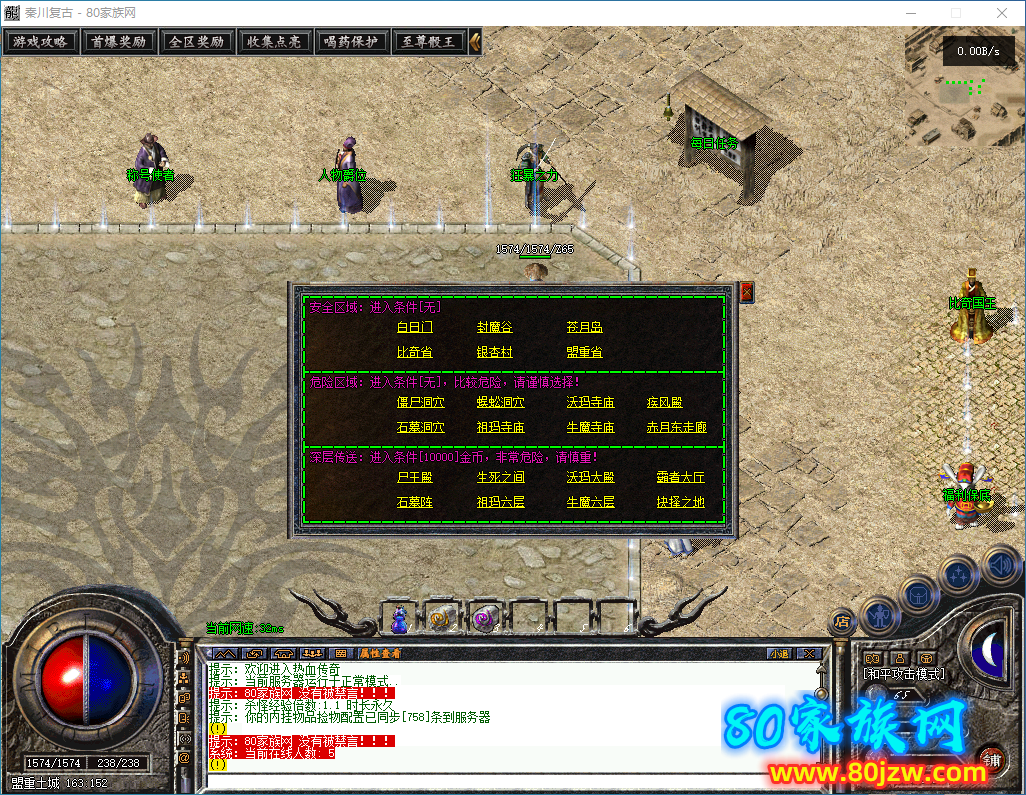
Task: Click the 全区奖励 button
Action: click(x=196, y=42)
